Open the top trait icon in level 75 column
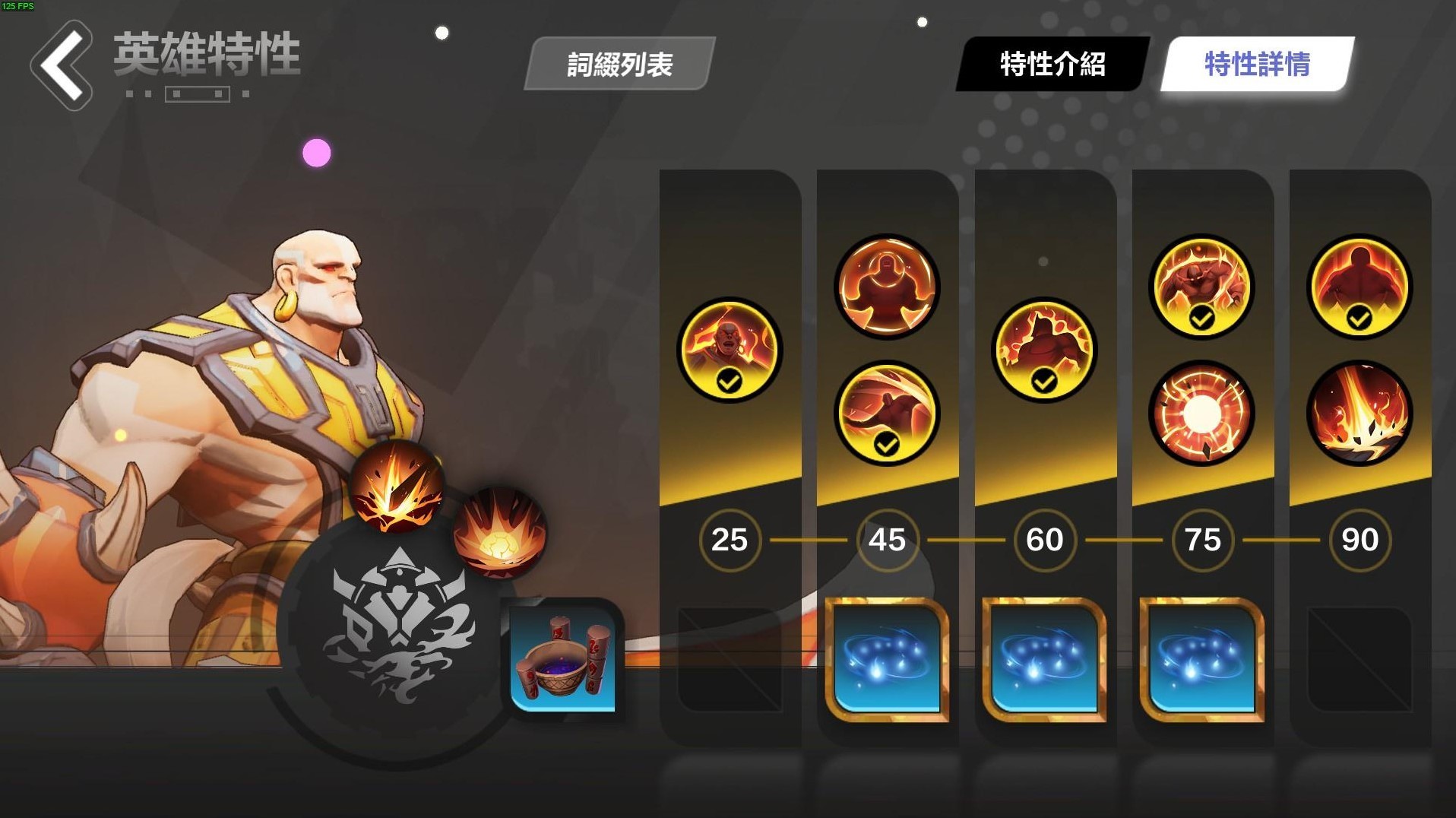This screenshot has width=1456, height=818. pos(1199,287)
